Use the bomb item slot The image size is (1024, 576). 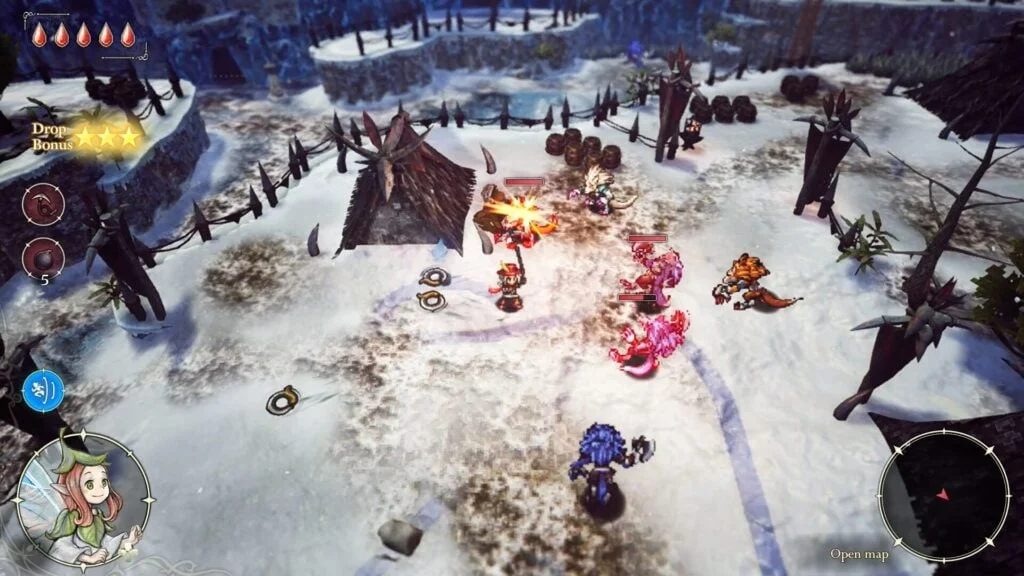tap(43, 258)
